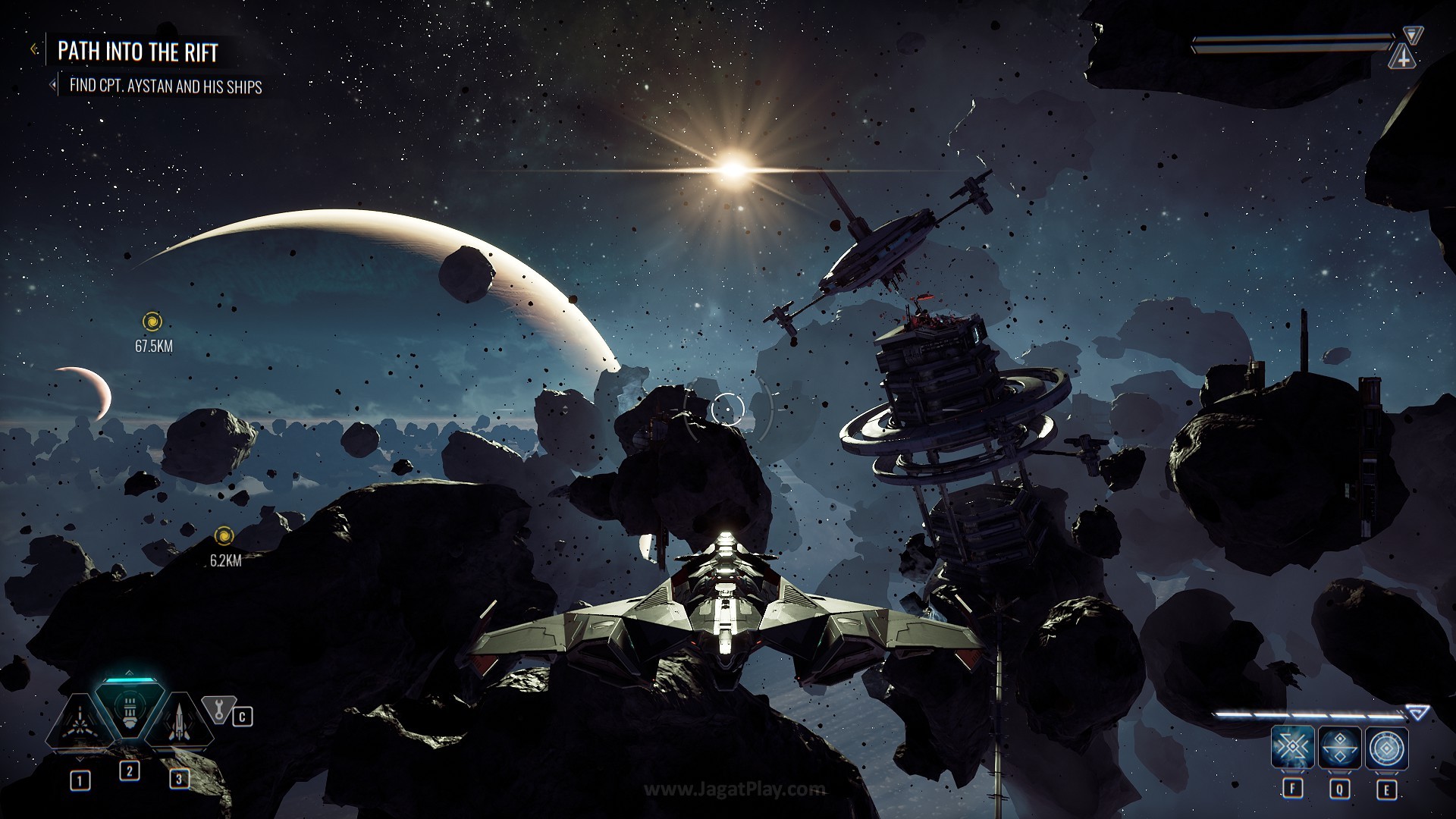The height and width of the screenshot is (819, 1456).
Task: Click the 6.2KM waypoint marker
Action: (224, 537)
